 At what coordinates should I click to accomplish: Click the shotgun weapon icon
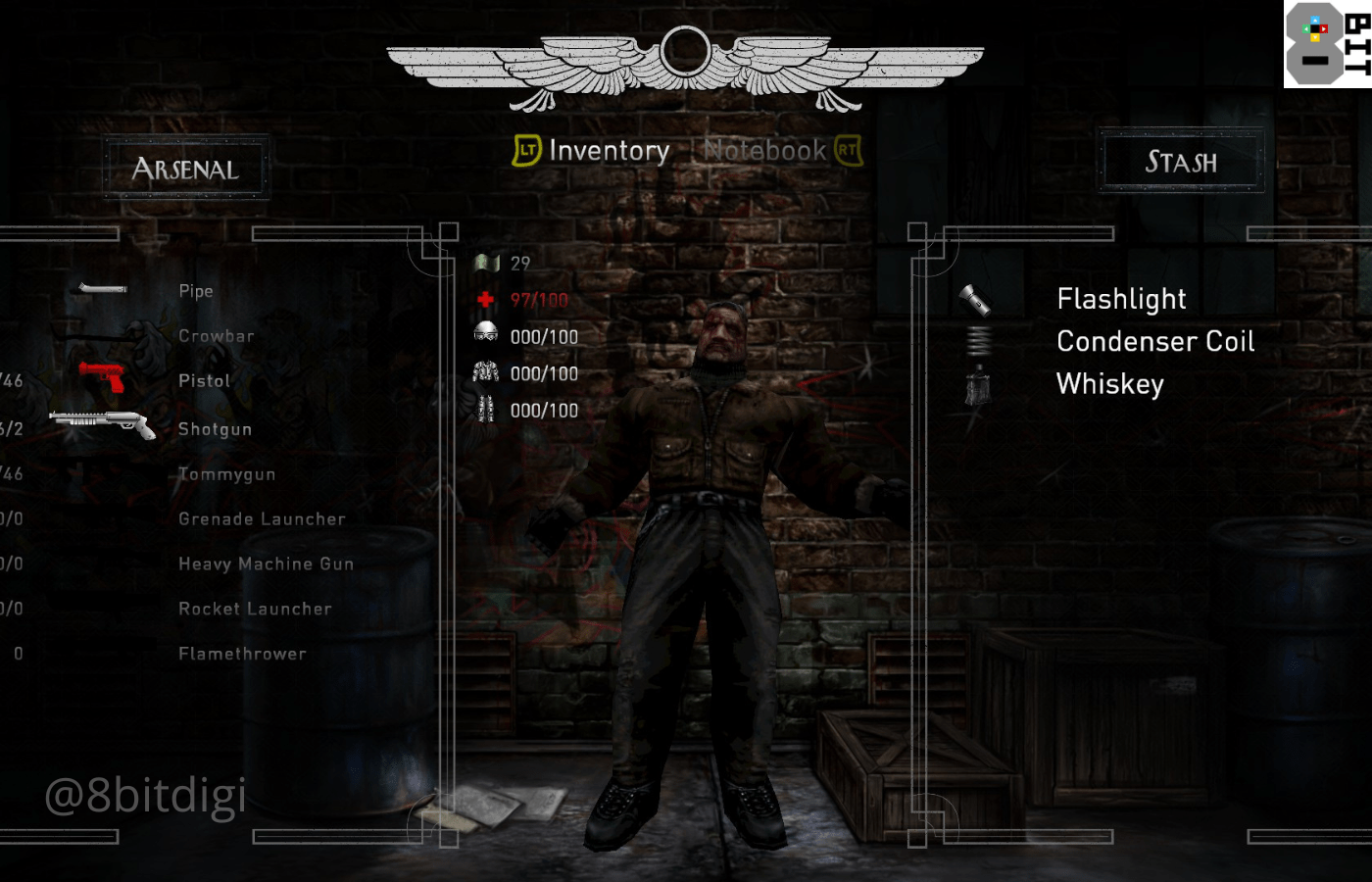pyautogui.click(x=102, y=423)
